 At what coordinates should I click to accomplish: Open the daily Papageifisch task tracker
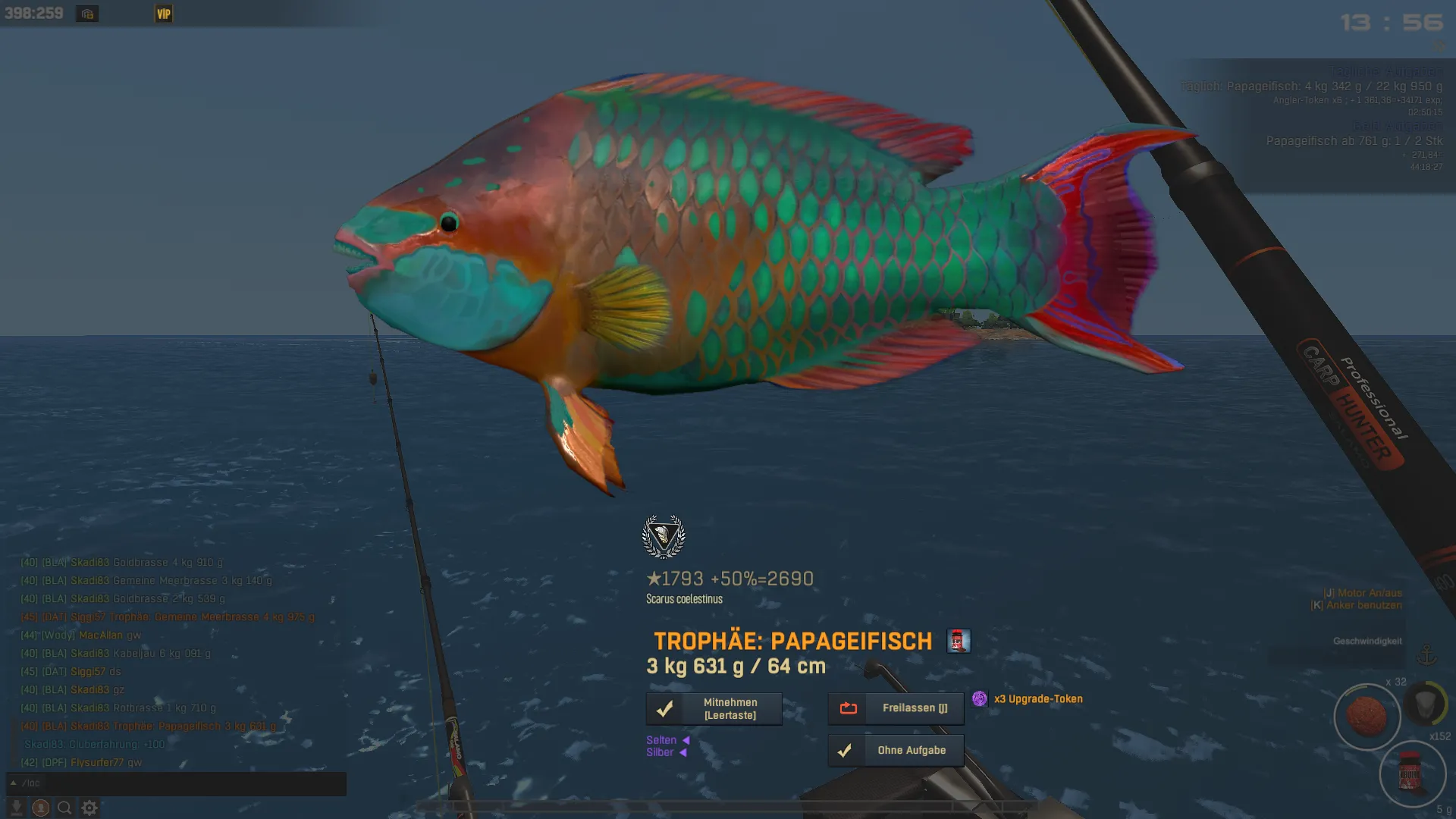[1312, 86]
